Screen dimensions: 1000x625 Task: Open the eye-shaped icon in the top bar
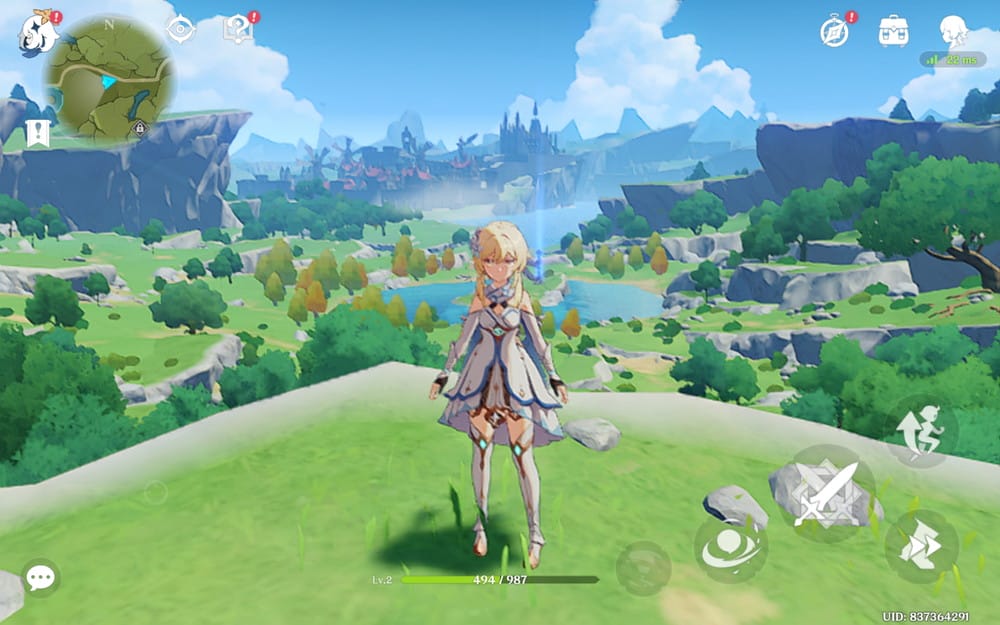point(180,30)
